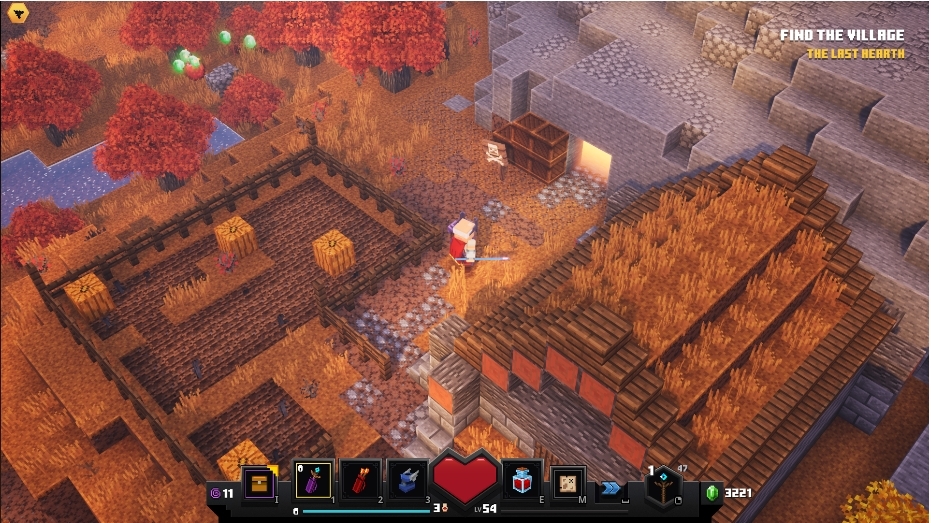Select the hexagonal arrow ammo slot
931x523 pixels.
point(661,487)
